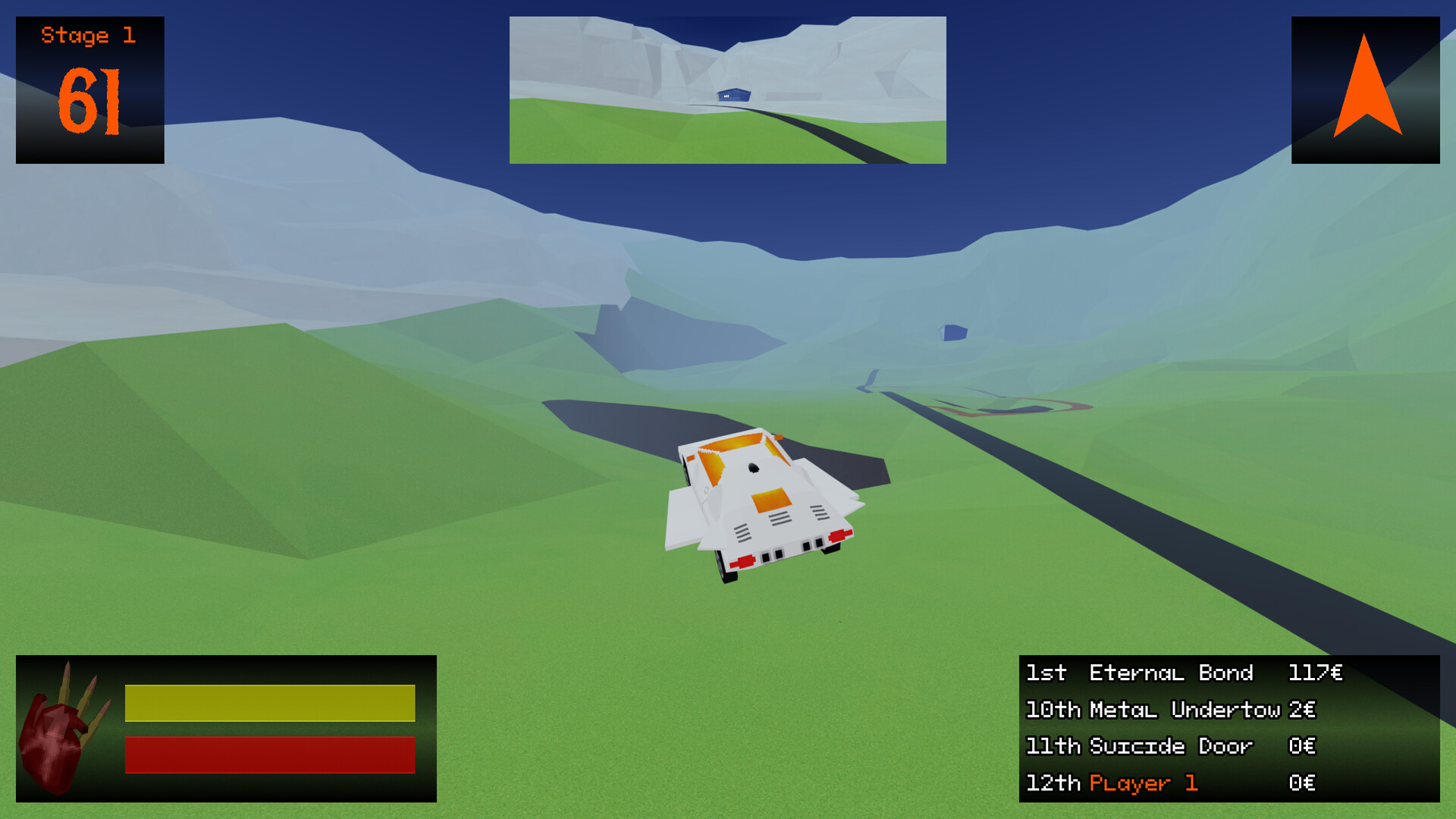Click the Suicide Door racer entry
Viewport: 1456px width, 819px height.
click(x=1172, y=746)
